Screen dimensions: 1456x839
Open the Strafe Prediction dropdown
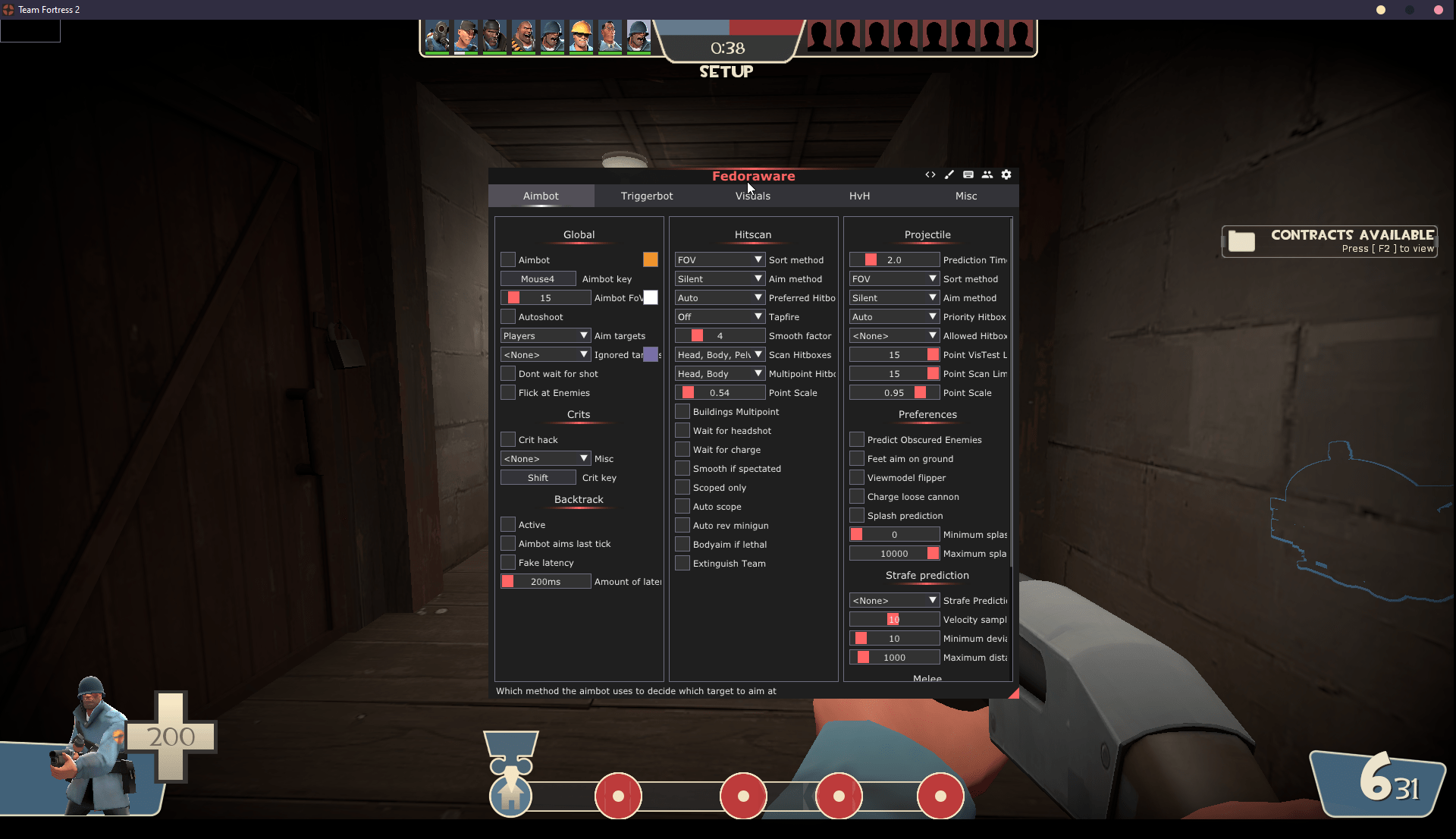(x=893, y=599)
